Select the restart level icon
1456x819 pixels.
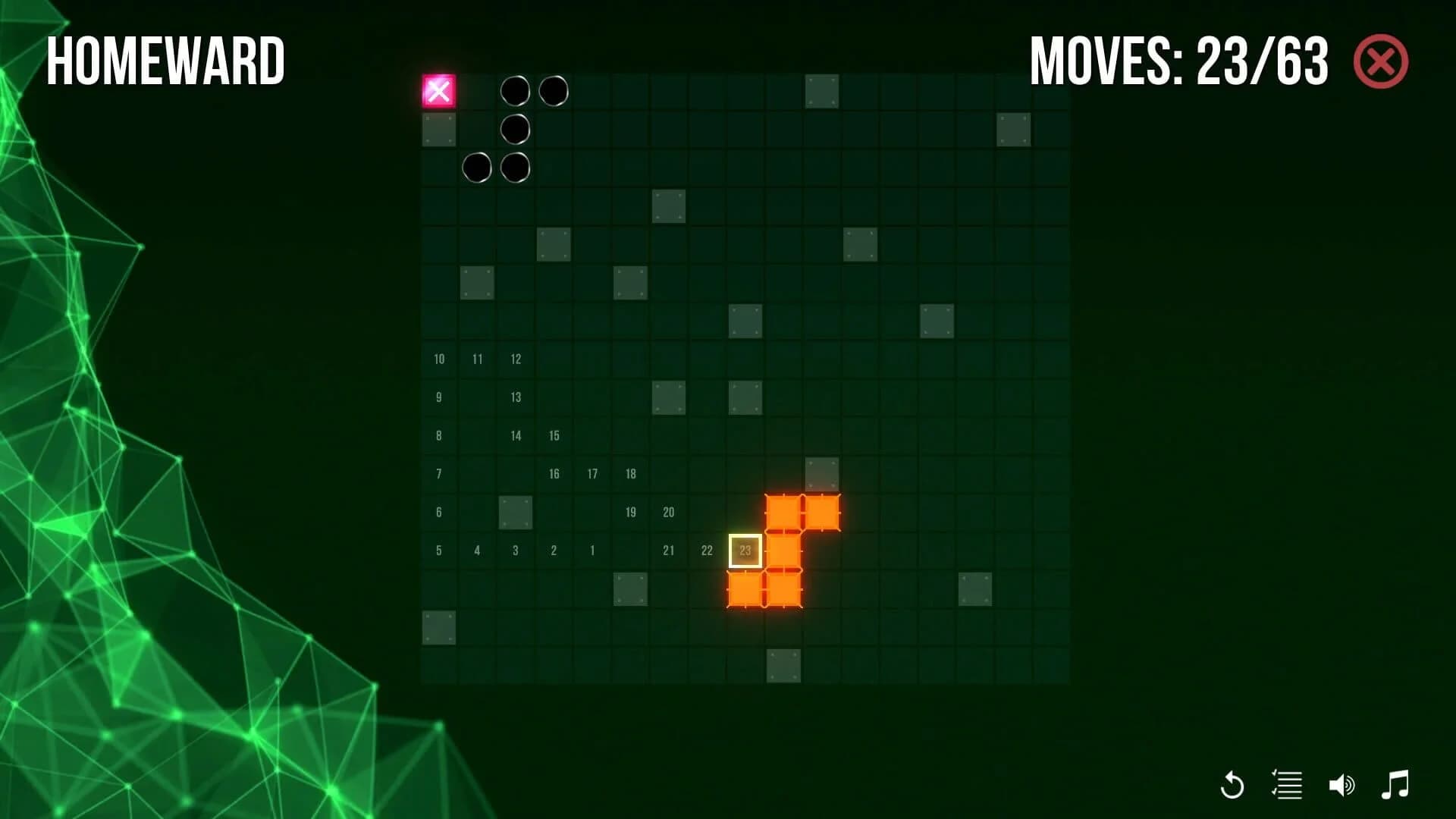1232,786
